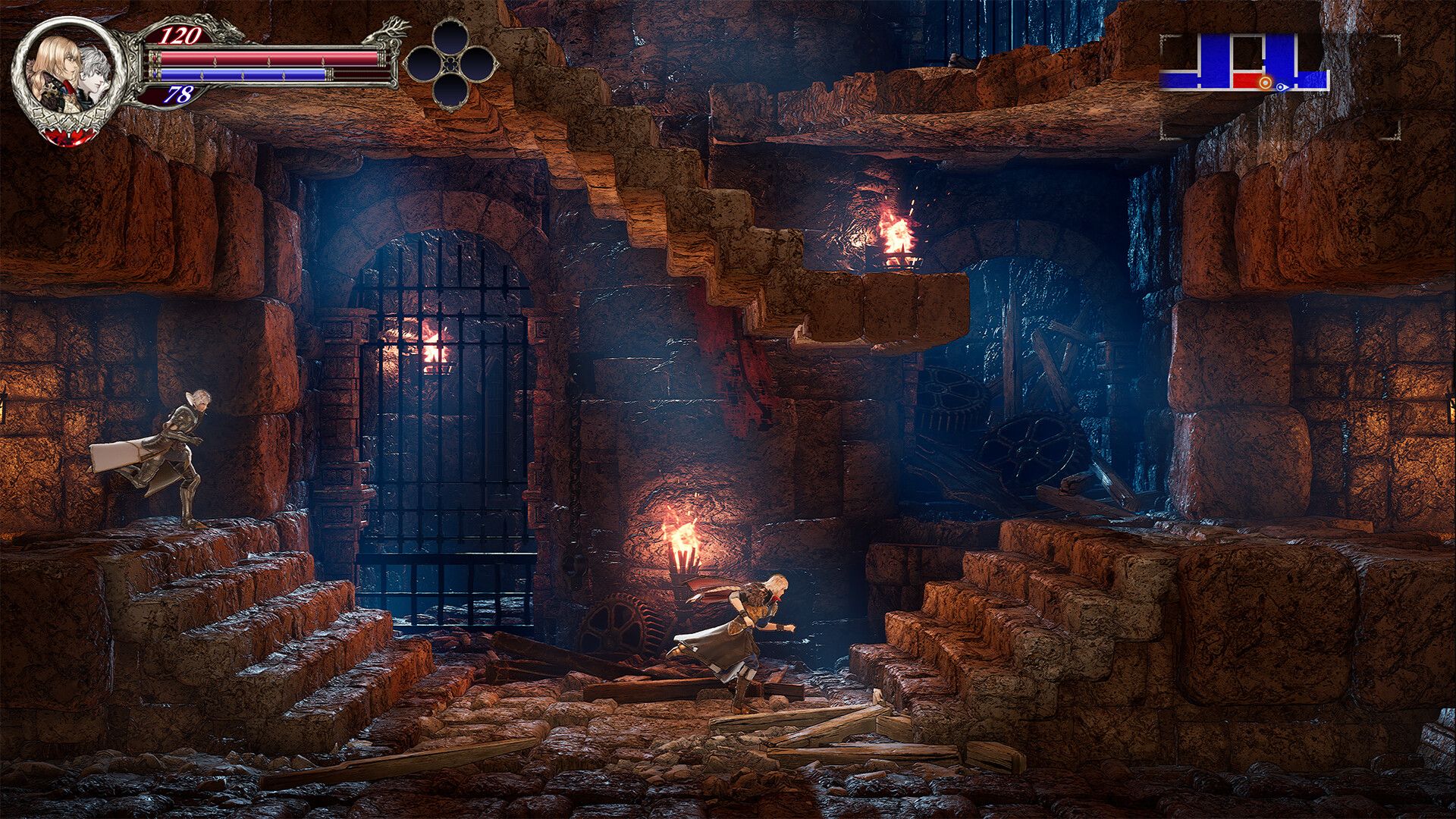Click the dual character portrait in the HUD
The width and height of the screenshot is (1456, 819).
pyautogui.click(x=66, y=69)
